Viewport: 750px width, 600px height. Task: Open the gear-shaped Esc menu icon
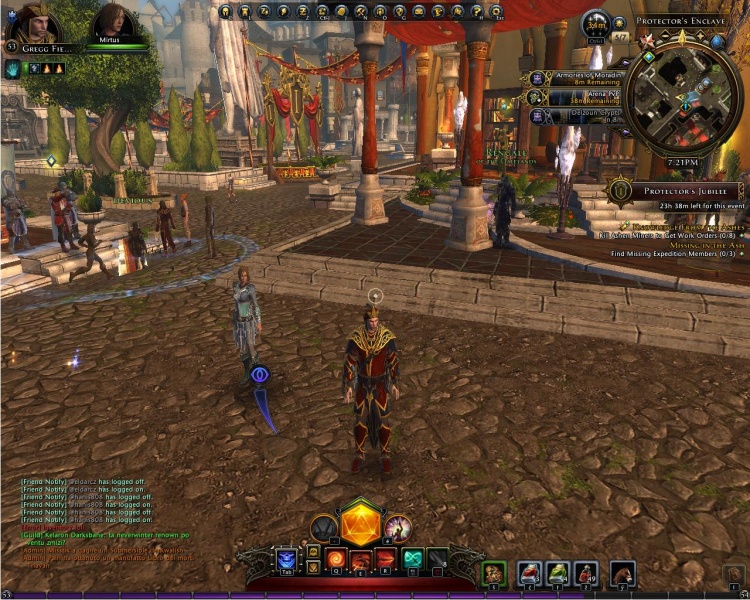click(498, 12)
